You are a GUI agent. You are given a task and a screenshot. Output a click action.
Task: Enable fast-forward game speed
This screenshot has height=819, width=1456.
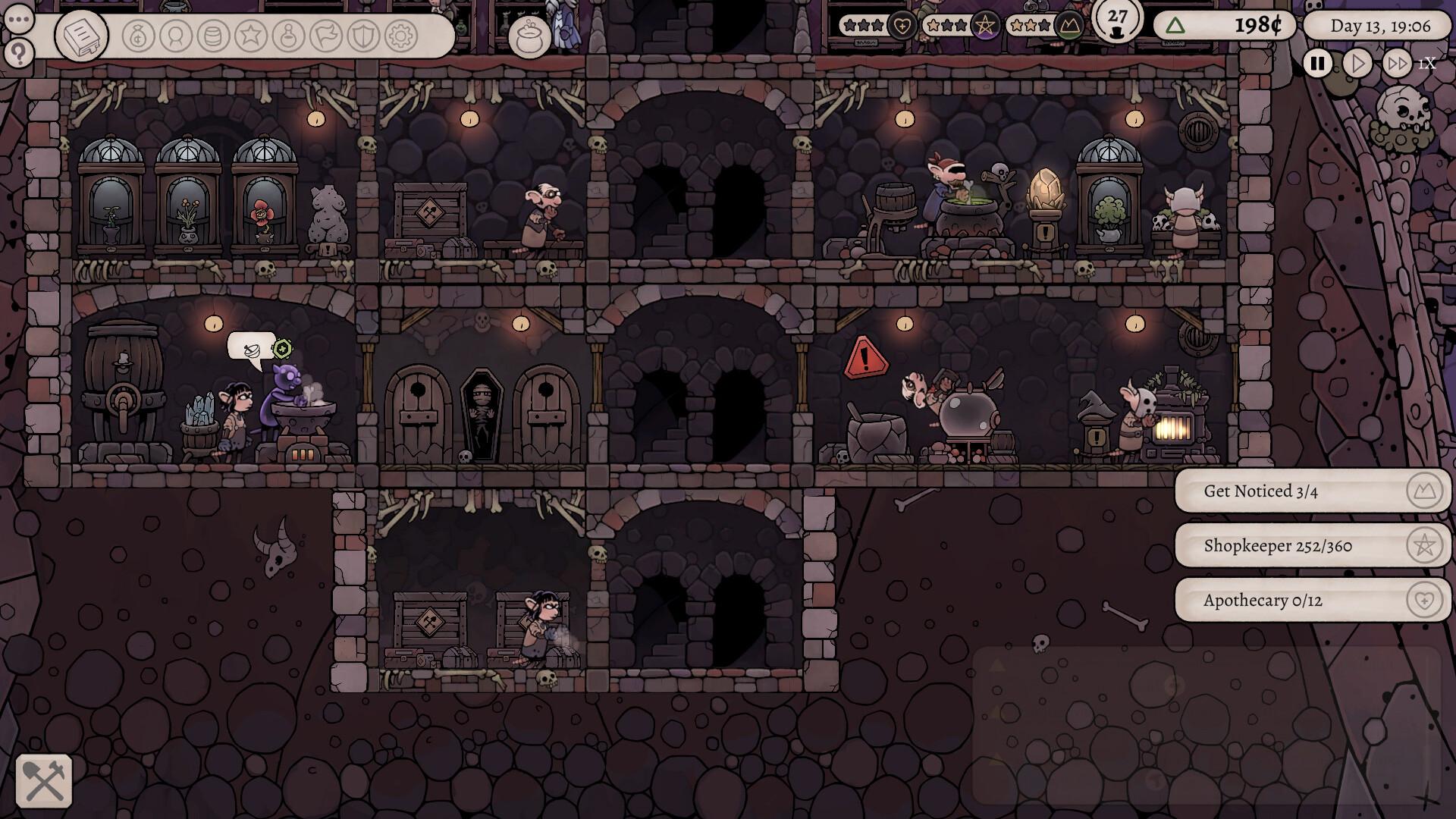[1396, 64]
